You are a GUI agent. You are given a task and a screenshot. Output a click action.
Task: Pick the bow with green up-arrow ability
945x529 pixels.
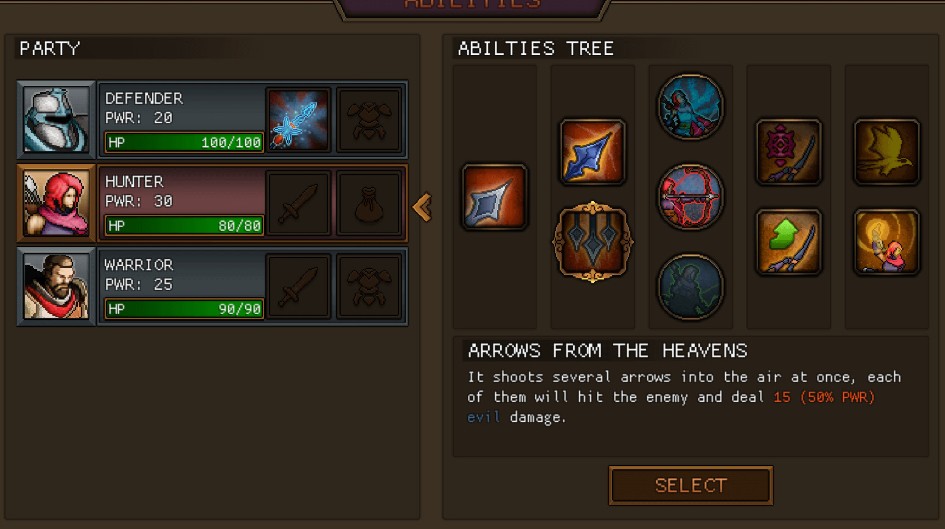(788, 241)
